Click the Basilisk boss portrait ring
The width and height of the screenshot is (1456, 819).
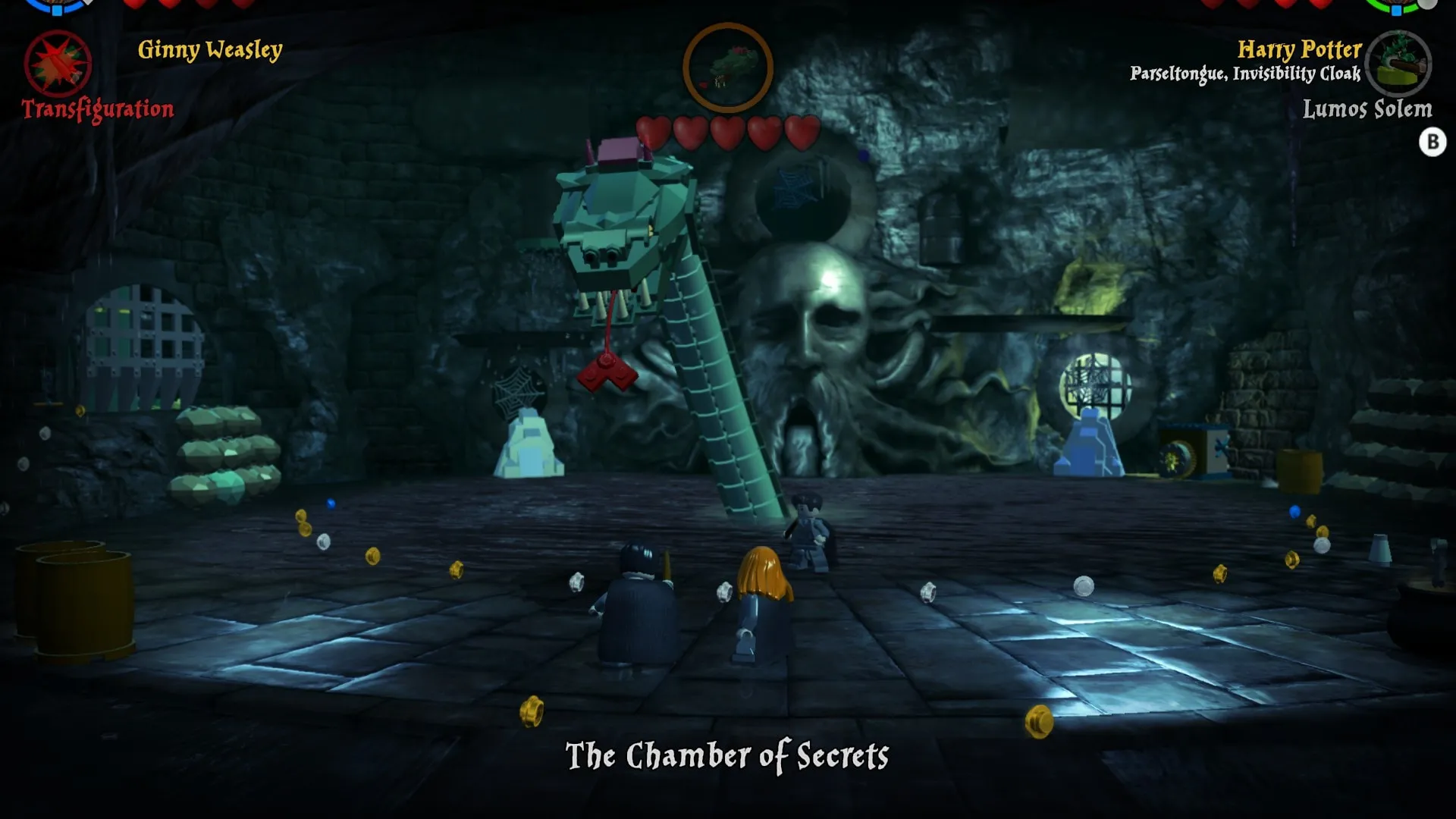(x=727, y=67)
